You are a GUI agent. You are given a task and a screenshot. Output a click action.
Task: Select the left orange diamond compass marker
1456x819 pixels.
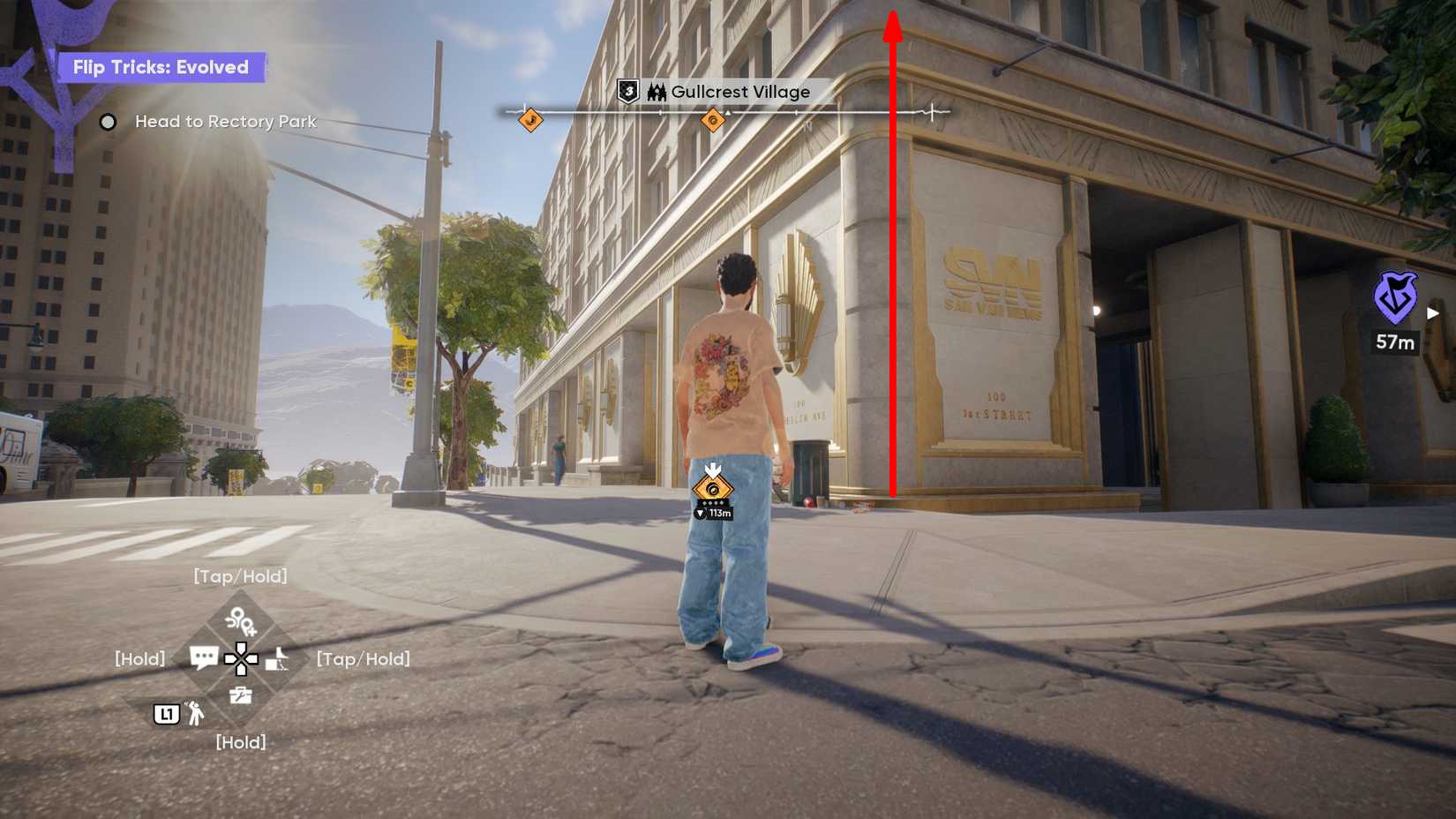coord(530,120)
